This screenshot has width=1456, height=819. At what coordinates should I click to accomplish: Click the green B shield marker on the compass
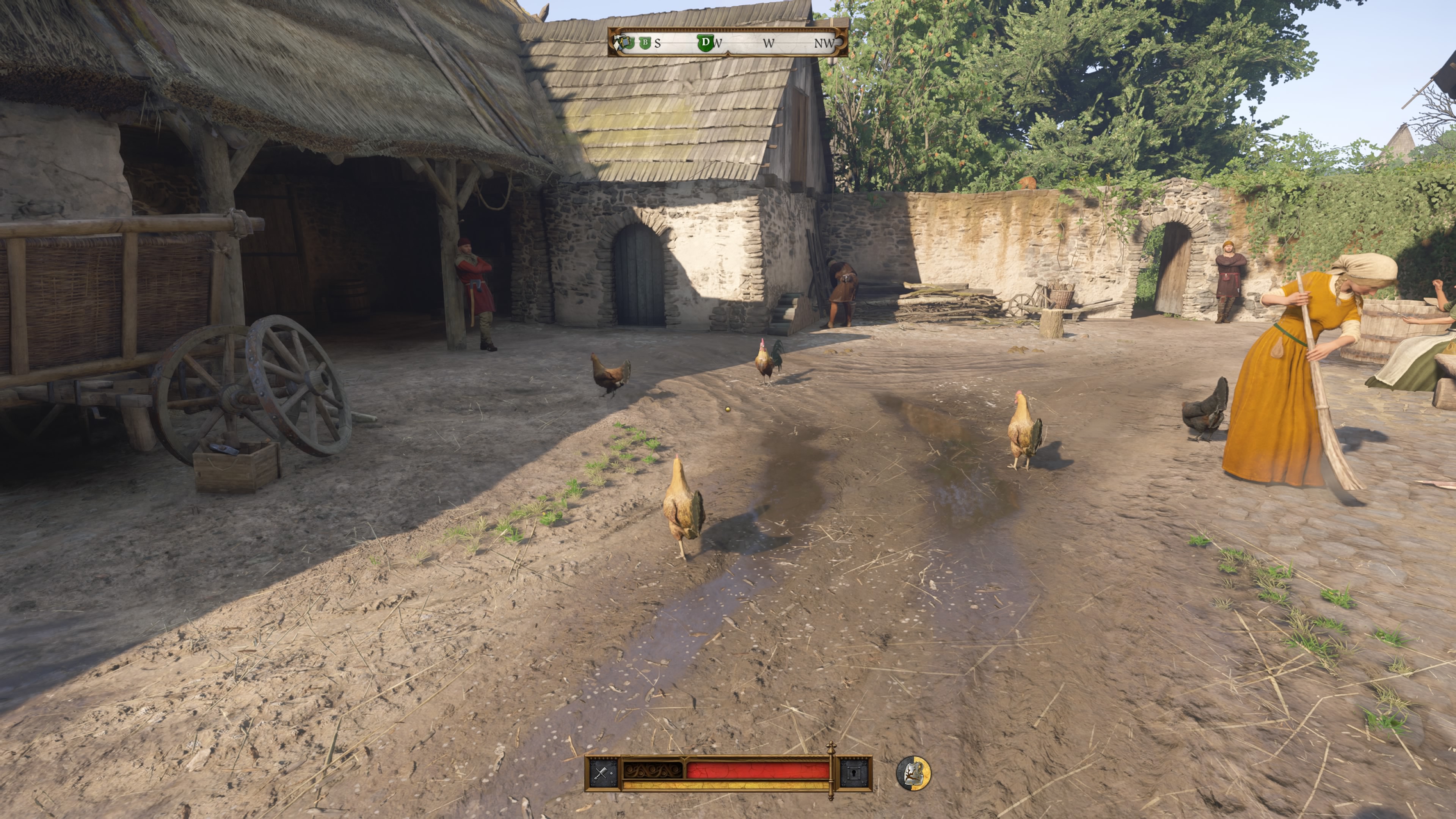click(645, 43)
